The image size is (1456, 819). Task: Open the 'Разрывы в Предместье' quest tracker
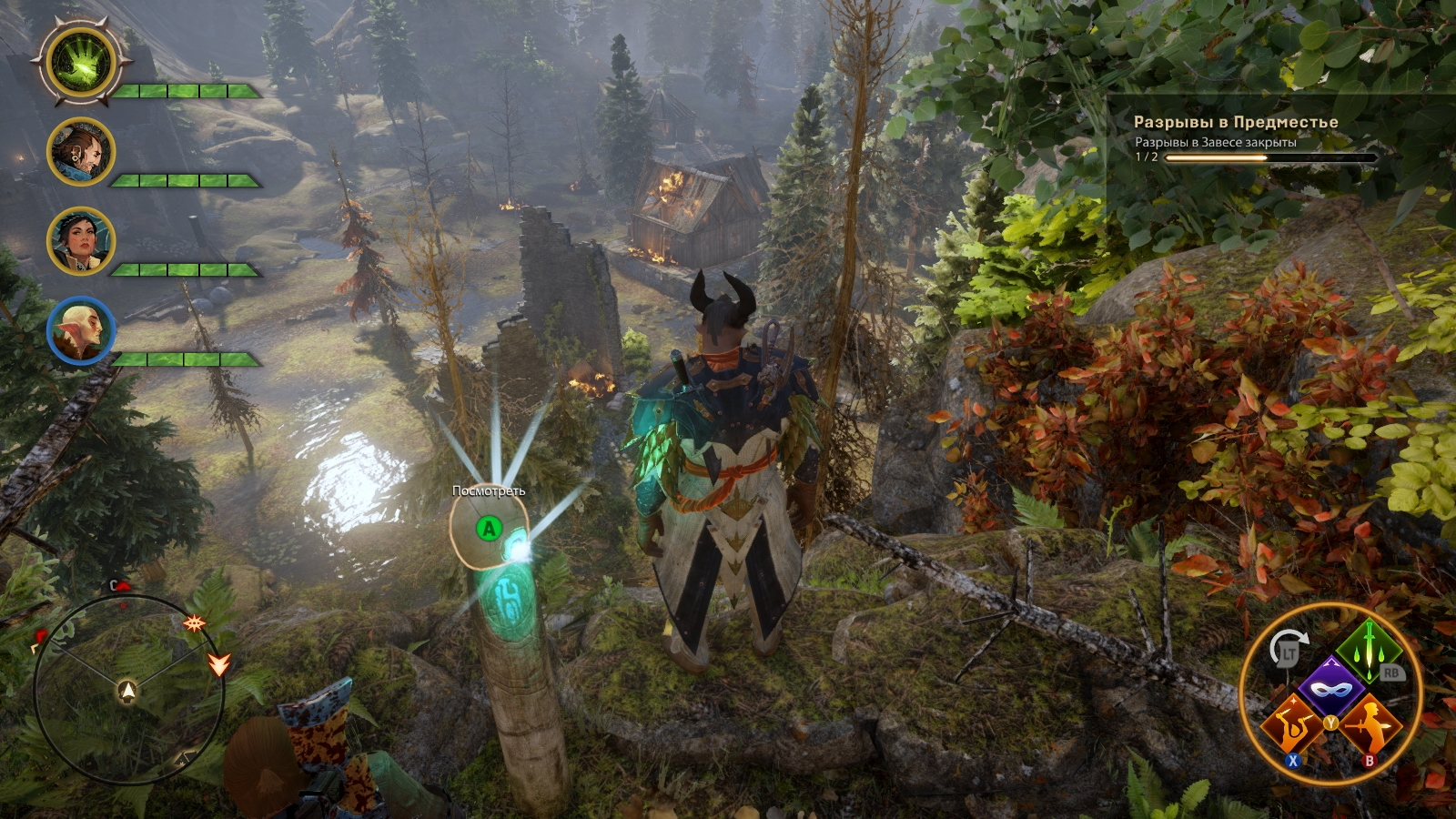(x=1235, y=122)
